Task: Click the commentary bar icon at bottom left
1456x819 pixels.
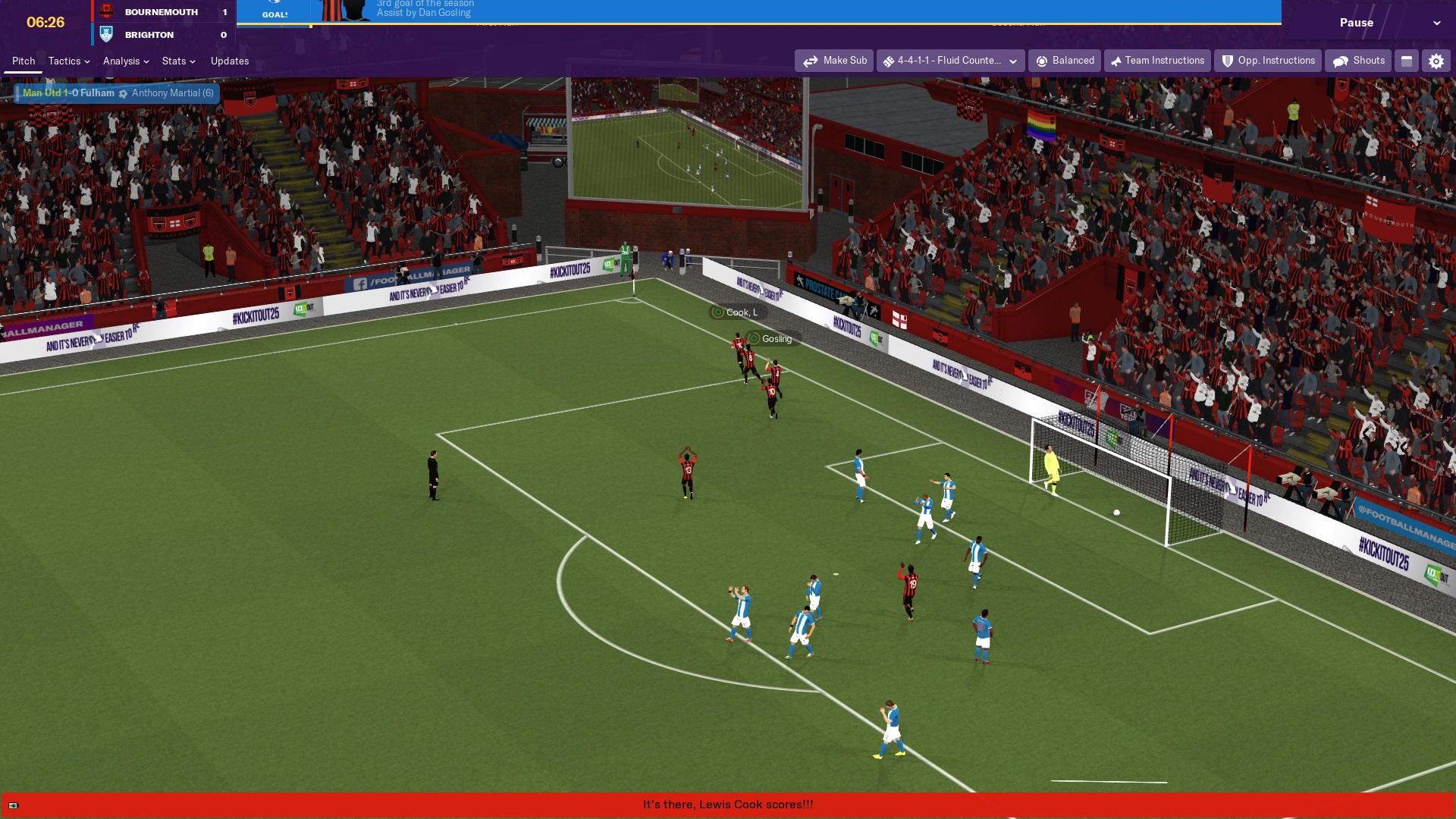Action: pyautogui.click(x=13, y=805)
